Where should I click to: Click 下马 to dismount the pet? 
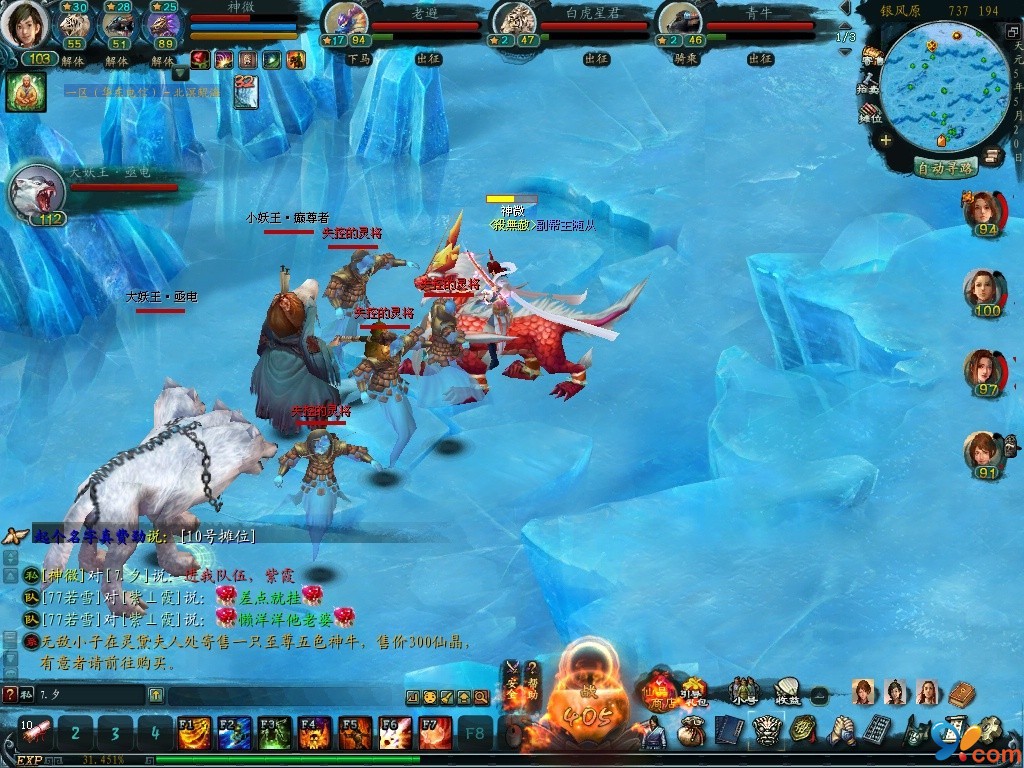pyautogui.click(x=358, y=59)
